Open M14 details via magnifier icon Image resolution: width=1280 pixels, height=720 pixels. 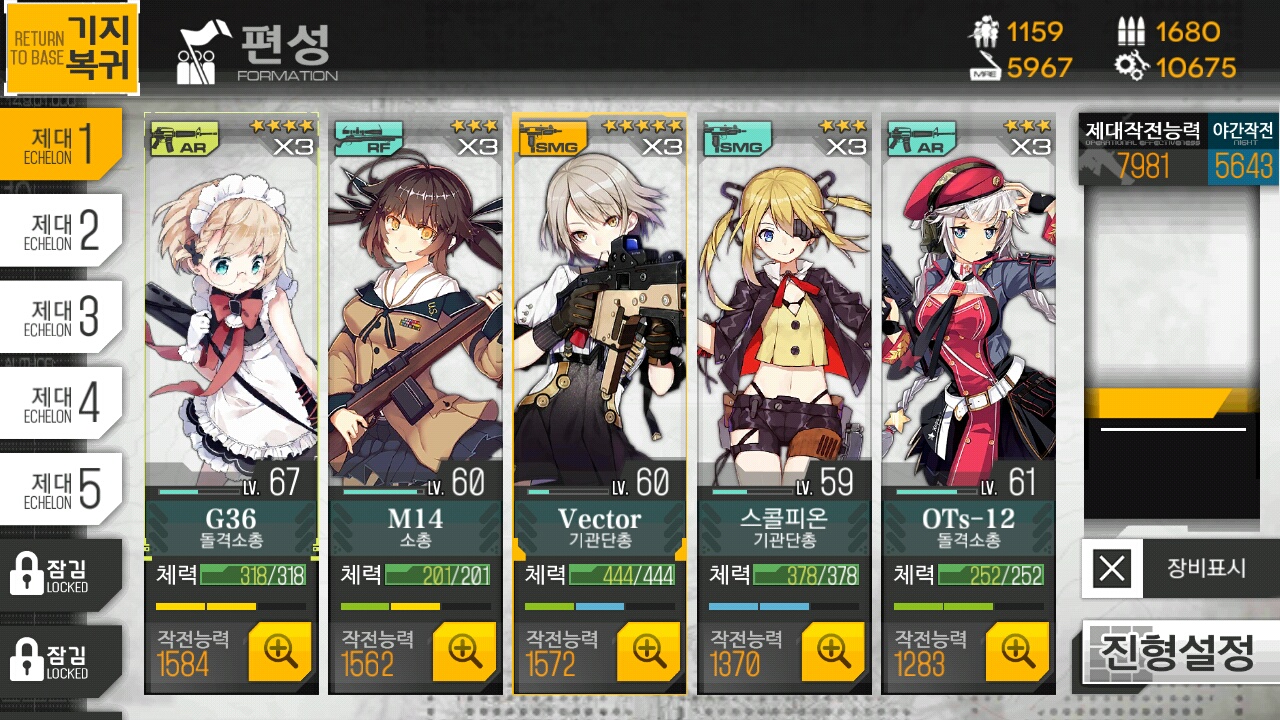click(x=464, y=651)
